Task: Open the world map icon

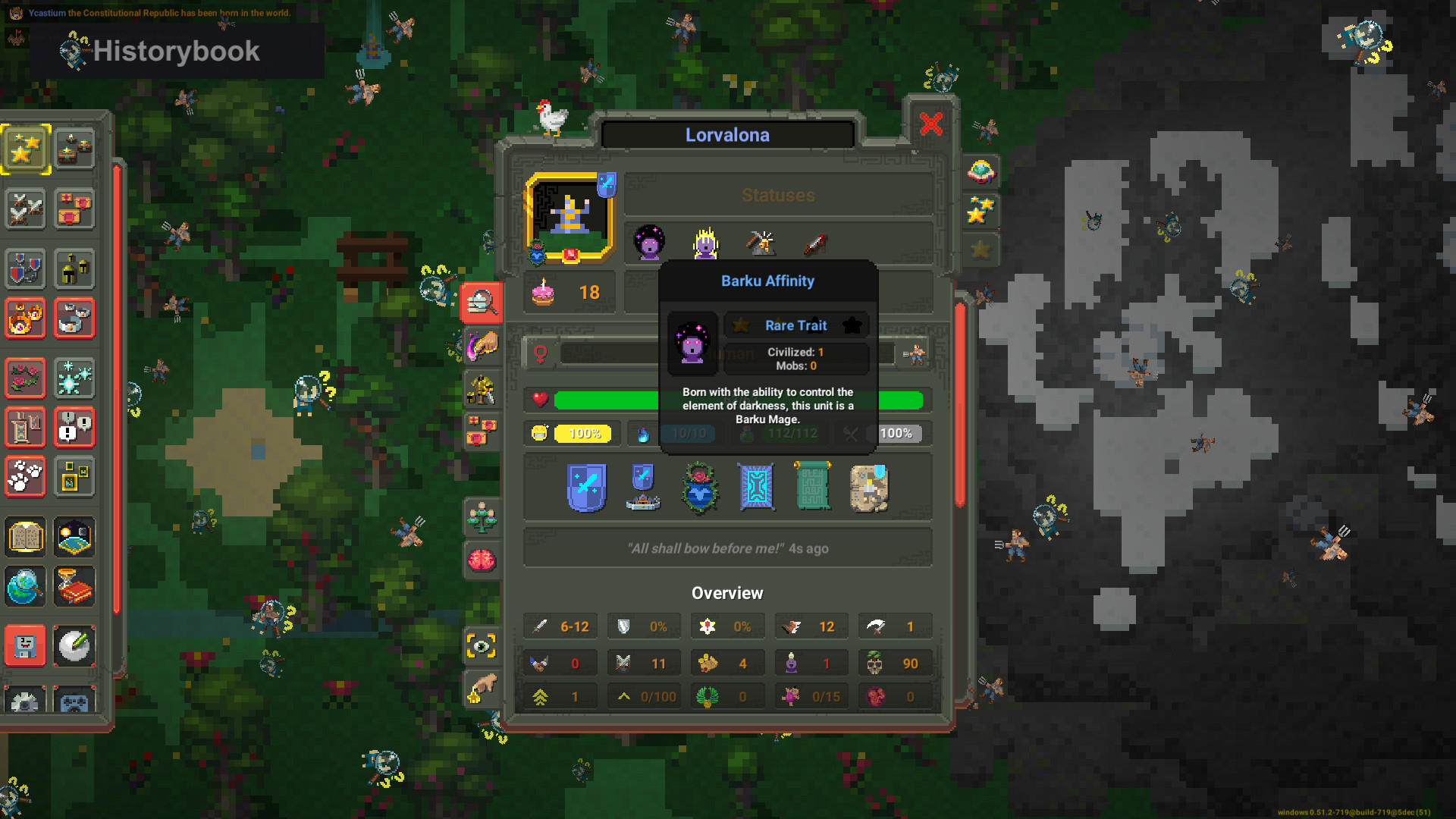Action: [74, 537]
